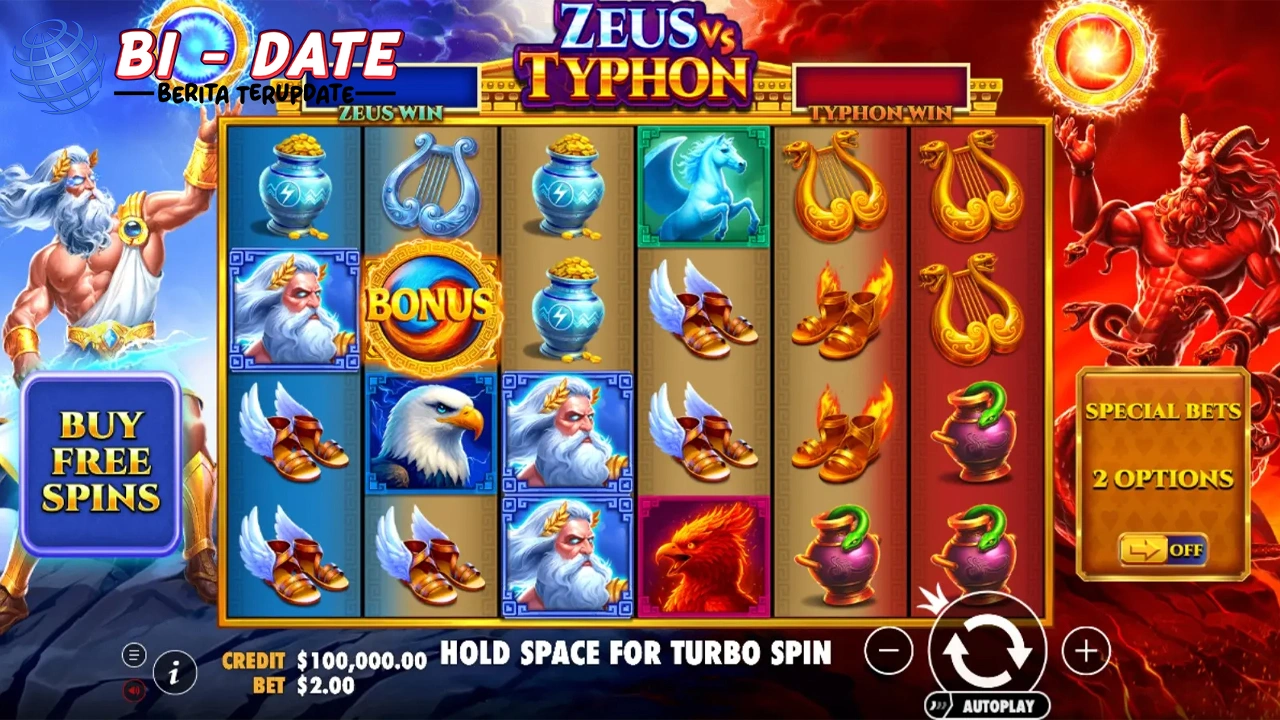Open the Zeus Win tracker bar
1280x720 pixels.
[391, 87]
